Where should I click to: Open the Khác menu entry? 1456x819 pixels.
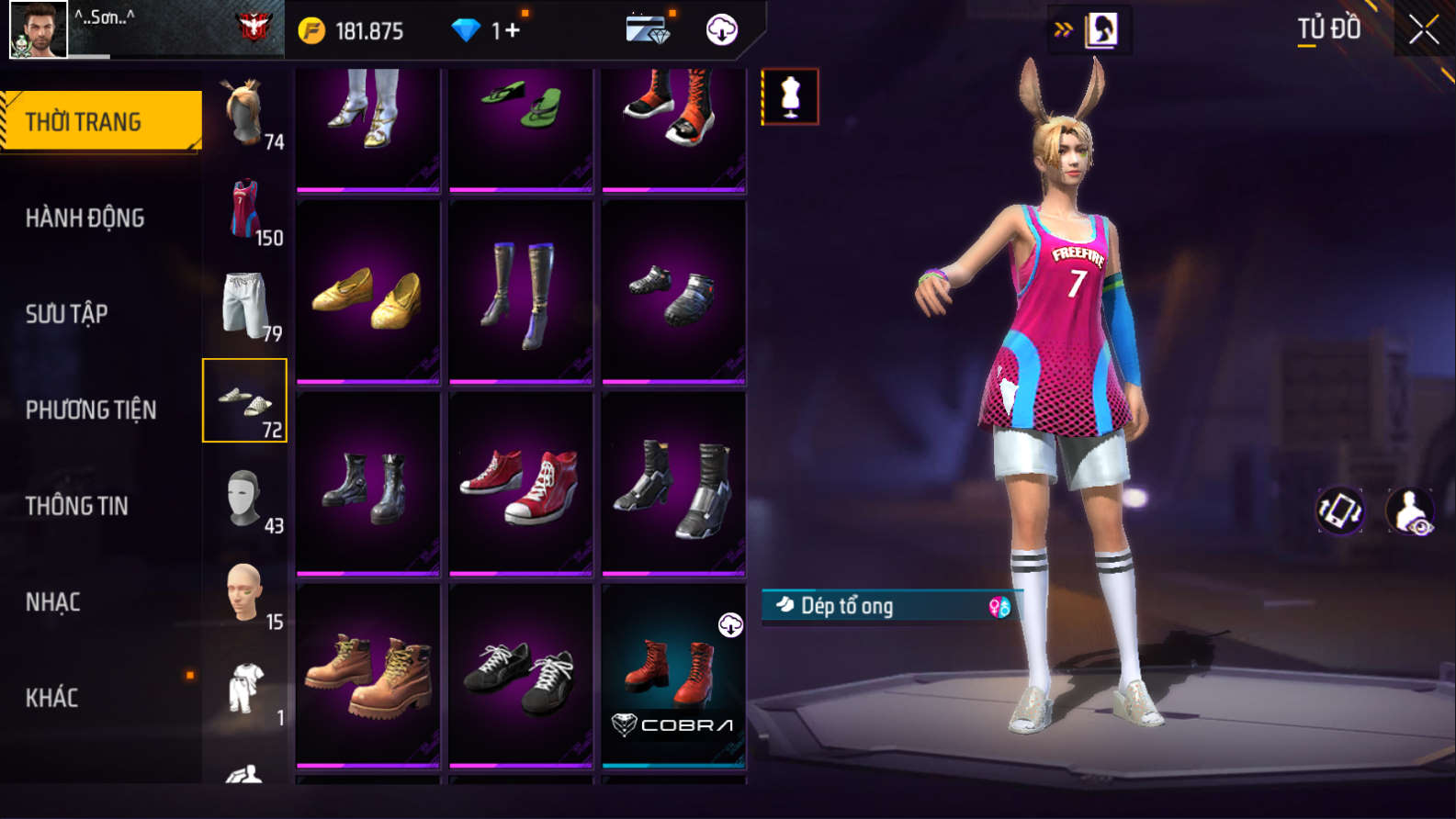(51, 698)
